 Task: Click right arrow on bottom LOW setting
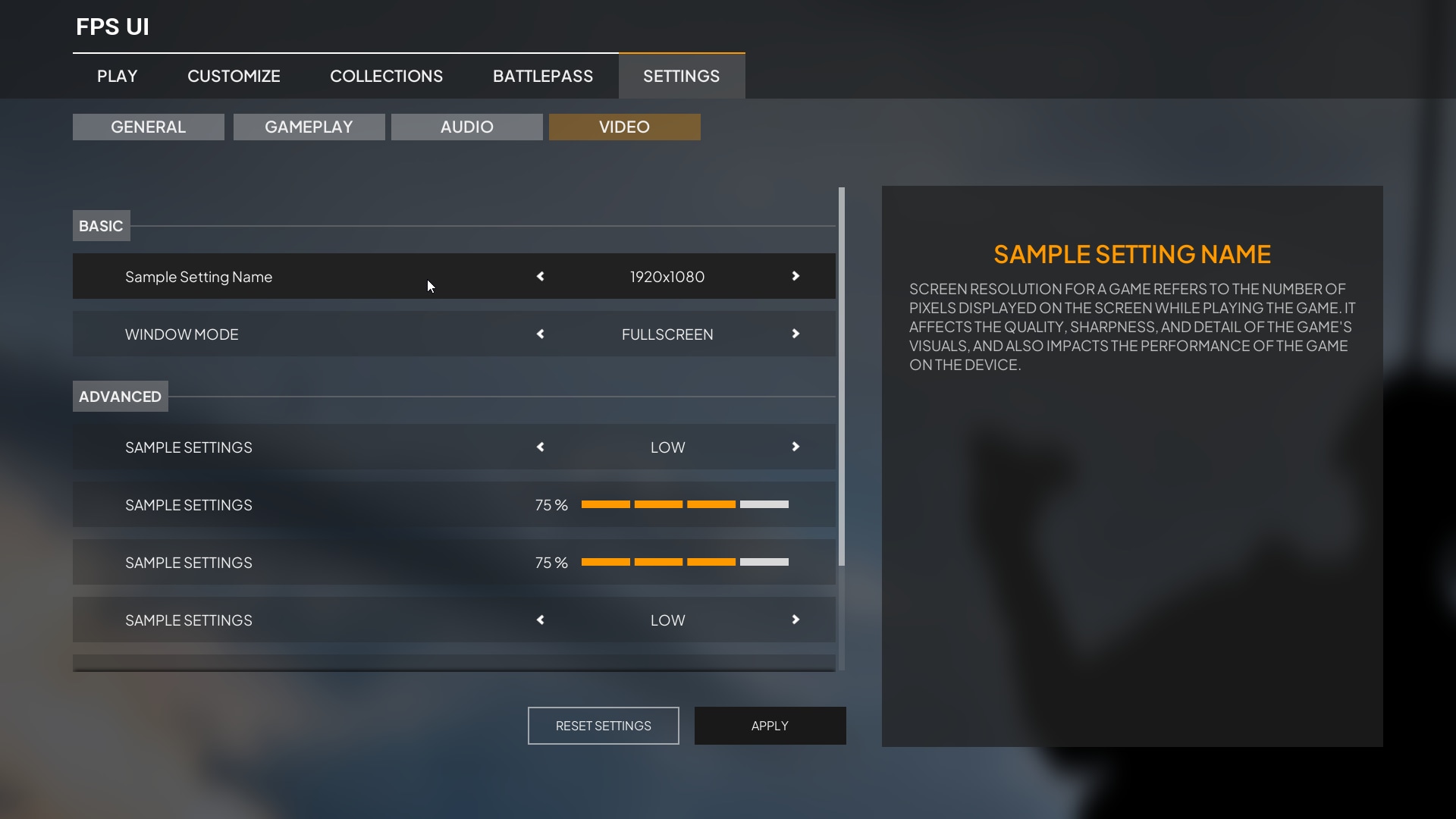click(x=795, y=620)
